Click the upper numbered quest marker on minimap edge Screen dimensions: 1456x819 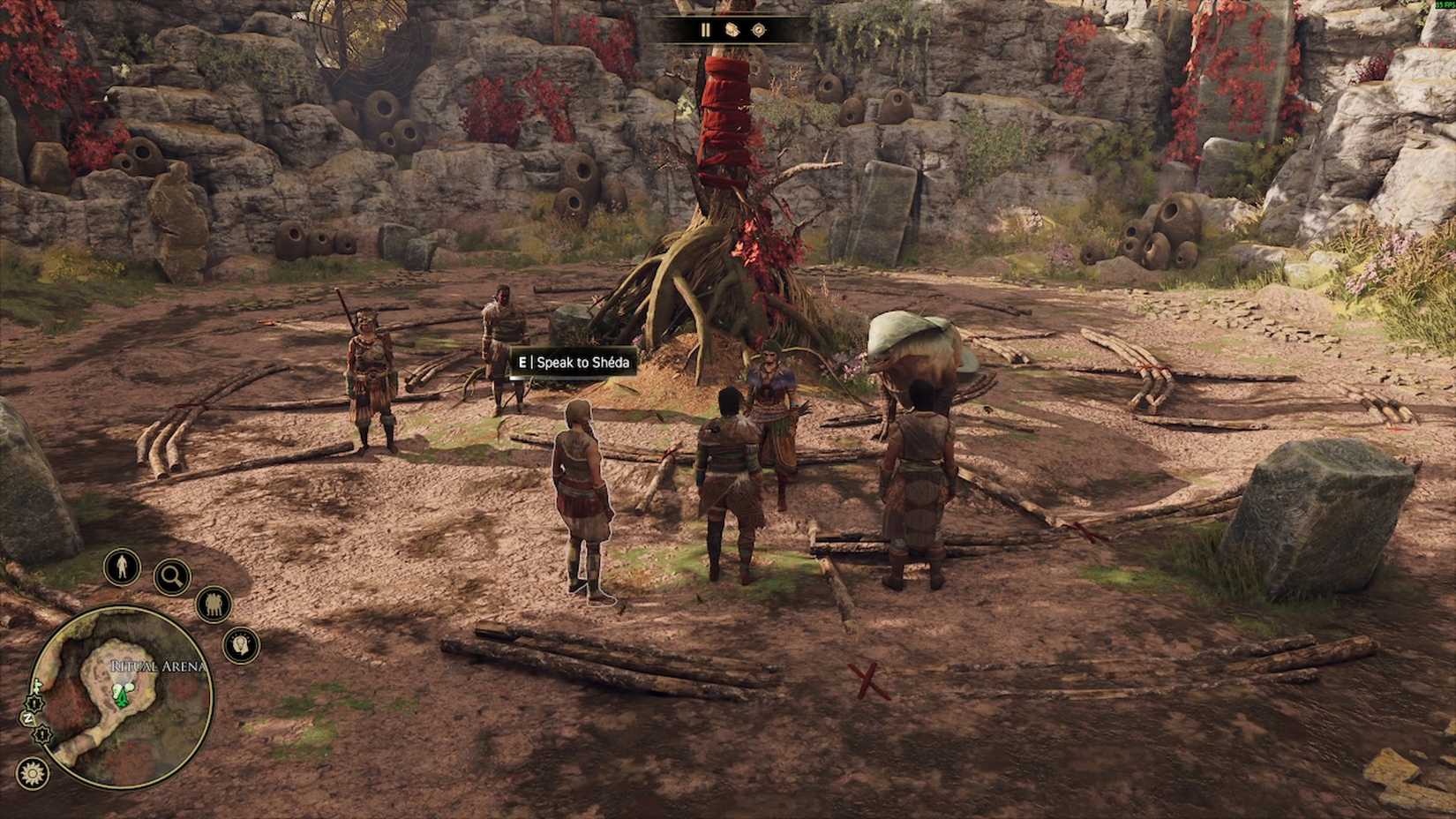(34, 702)
